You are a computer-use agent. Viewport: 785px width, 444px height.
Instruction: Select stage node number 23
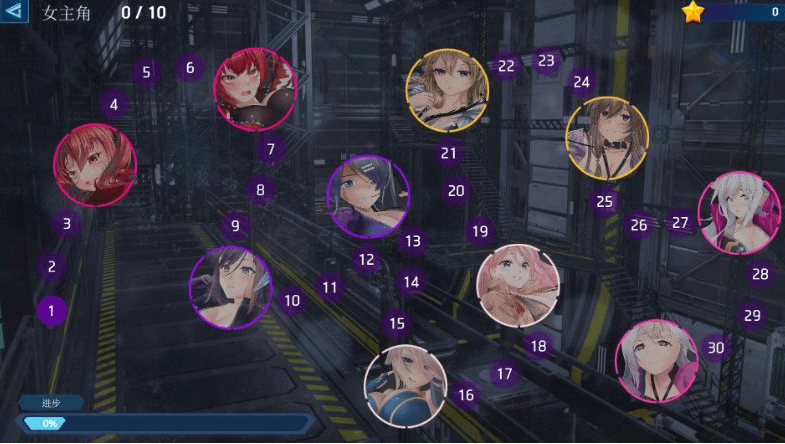pos(546,60)
